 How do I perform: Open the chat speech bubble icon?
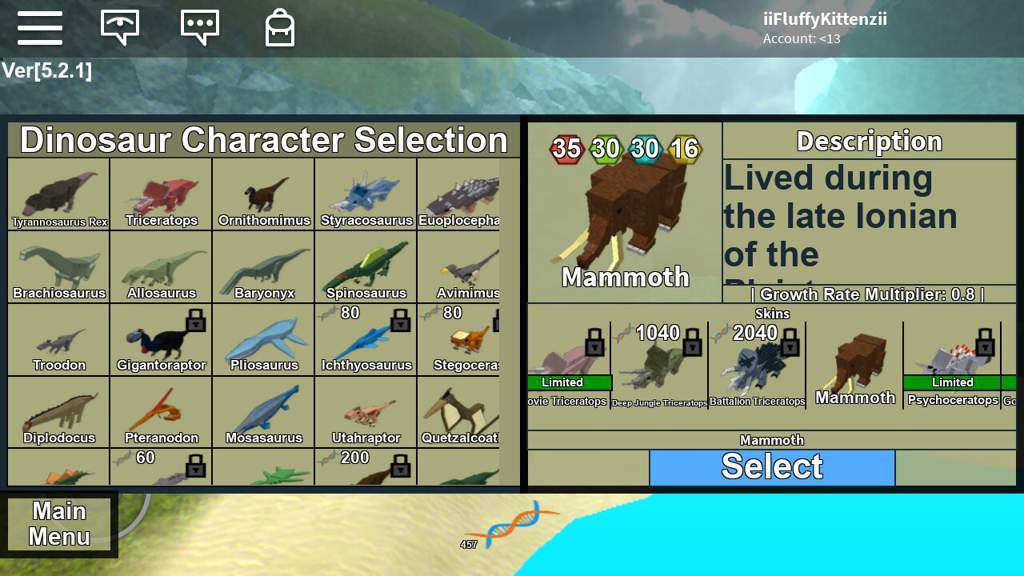(x=199, y=27)
